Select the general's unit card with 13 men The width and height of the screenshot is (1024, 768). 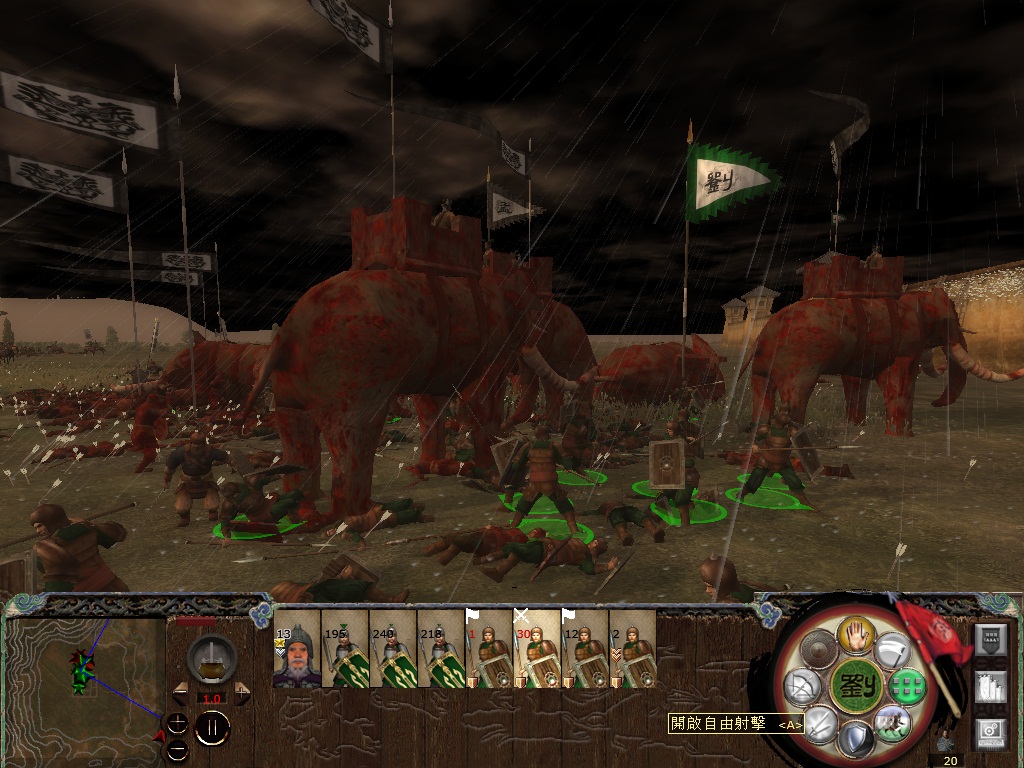297,649
